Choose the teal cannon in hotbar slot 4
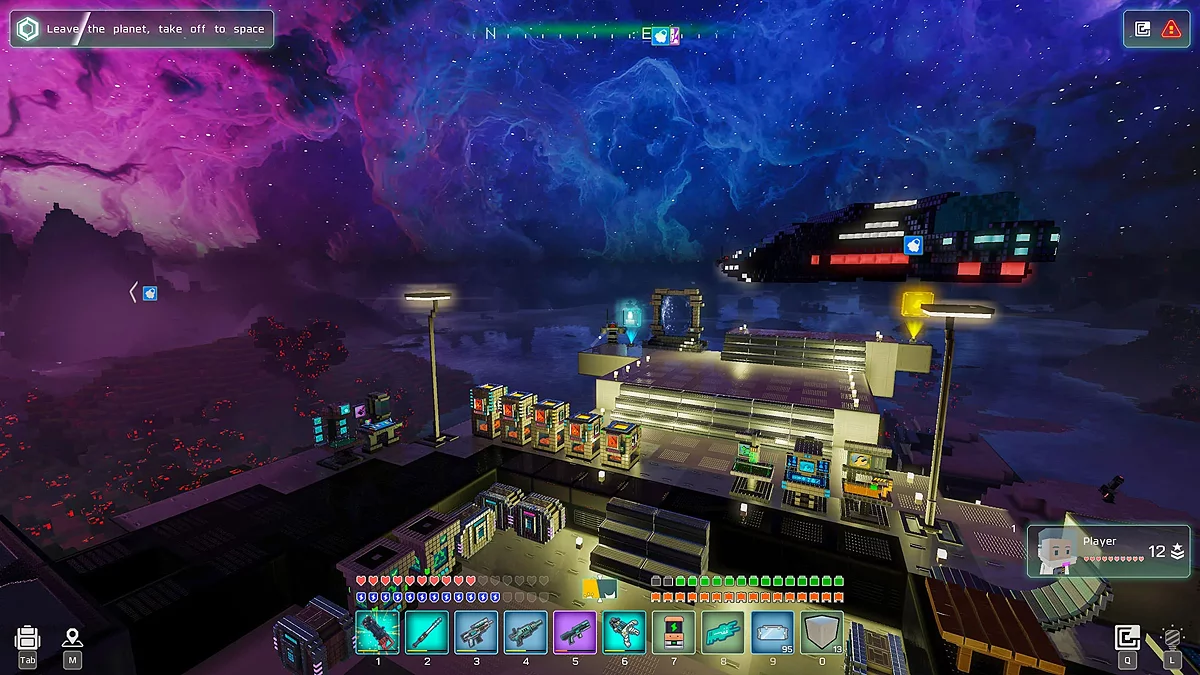Image resolution: width=1200 pixels, height=675 pixels. 526,632
